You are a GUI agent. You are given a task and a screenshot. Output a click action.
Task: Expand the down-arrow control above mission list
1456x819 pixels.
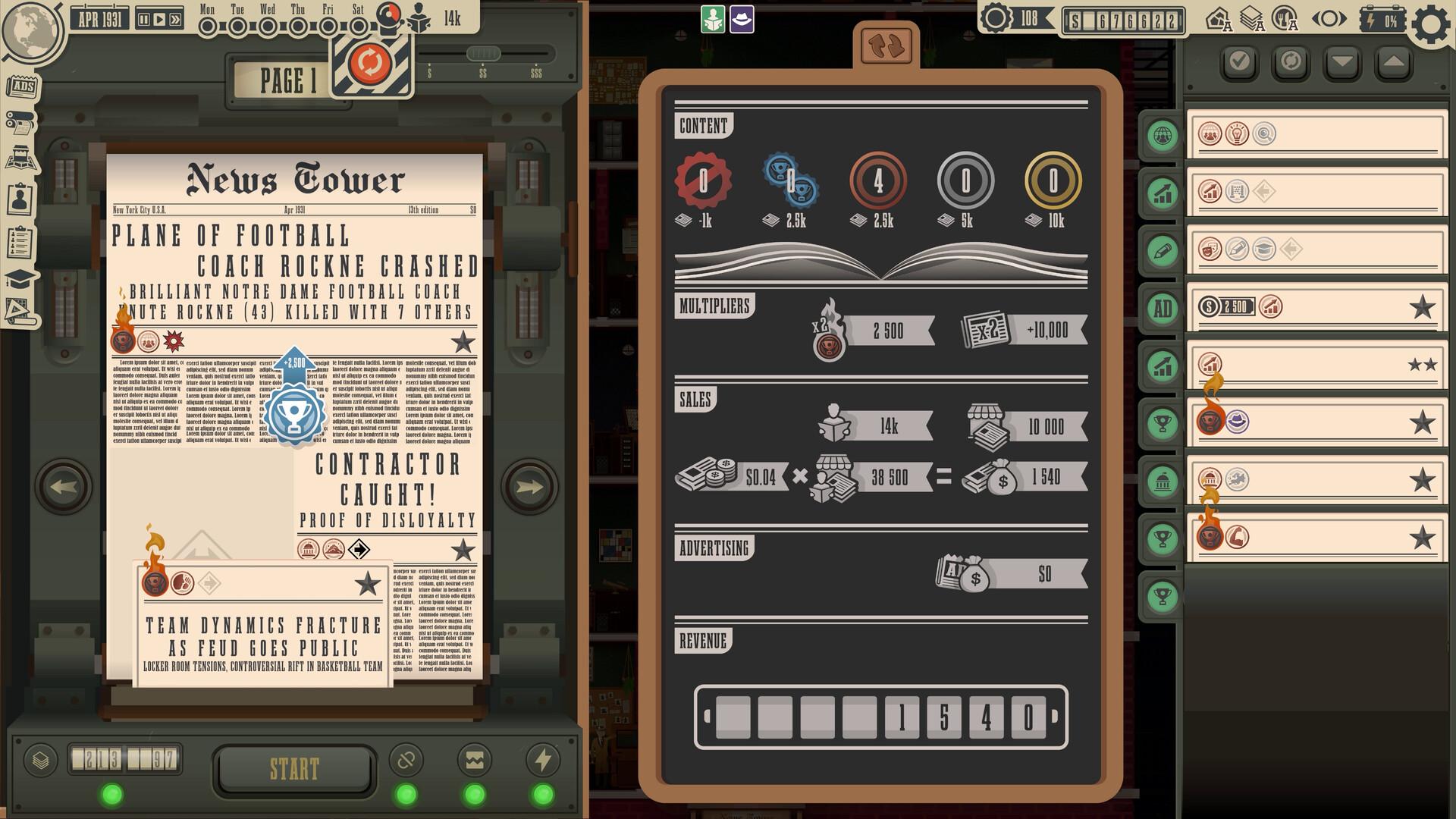point(1342,63)
